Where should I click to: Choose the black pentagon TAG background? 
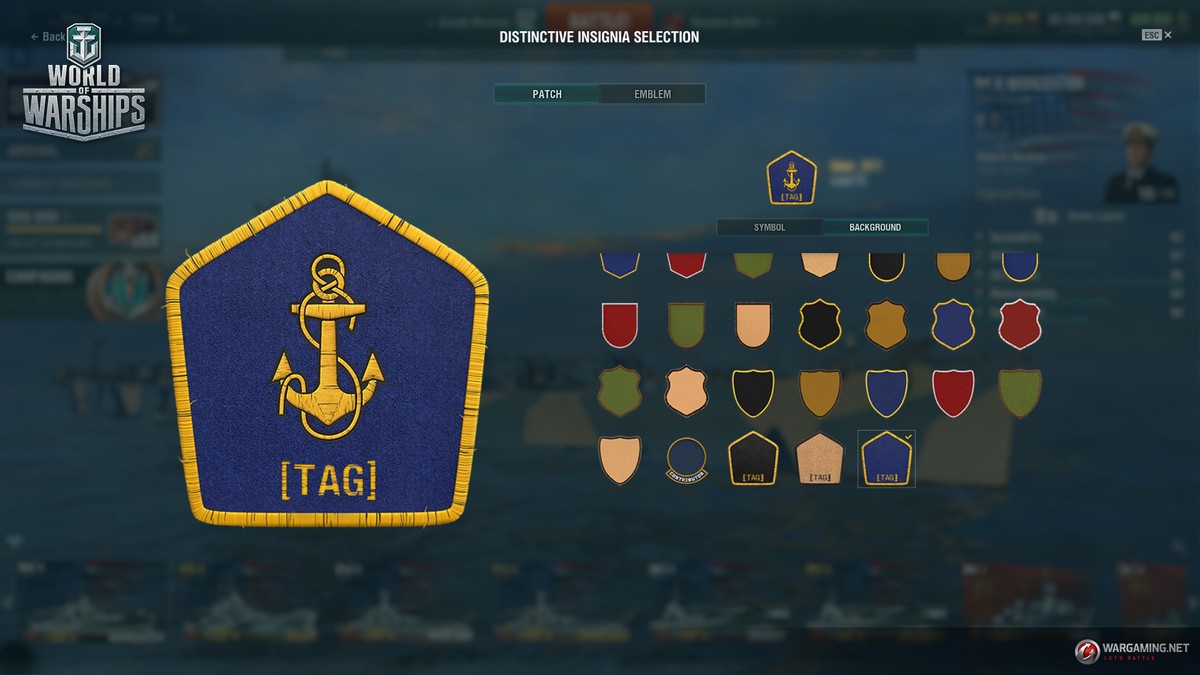[753, 459]
